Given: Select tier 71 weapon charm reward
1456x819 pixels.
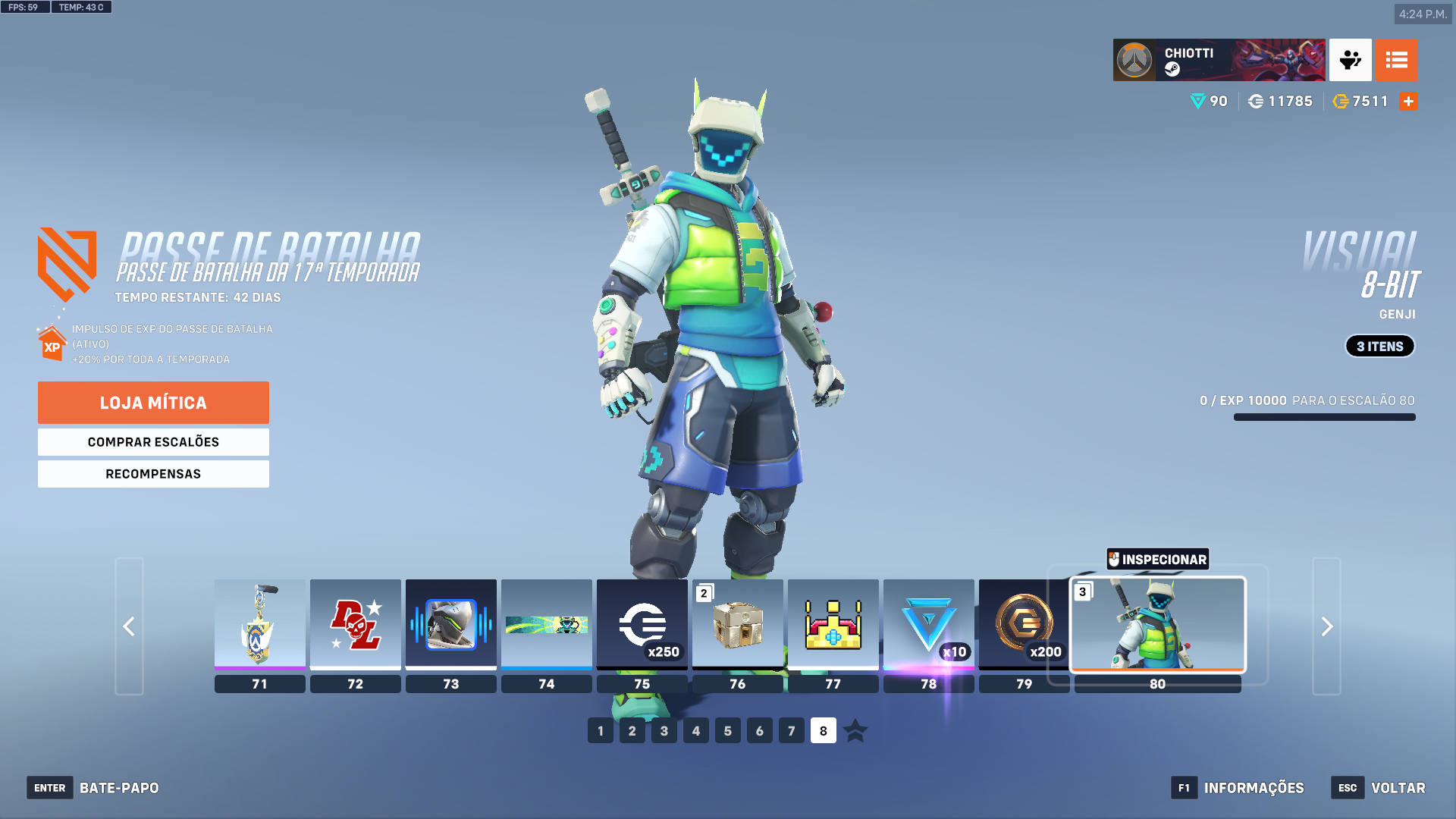Looking at the screenshot, I should click(259, 625).
